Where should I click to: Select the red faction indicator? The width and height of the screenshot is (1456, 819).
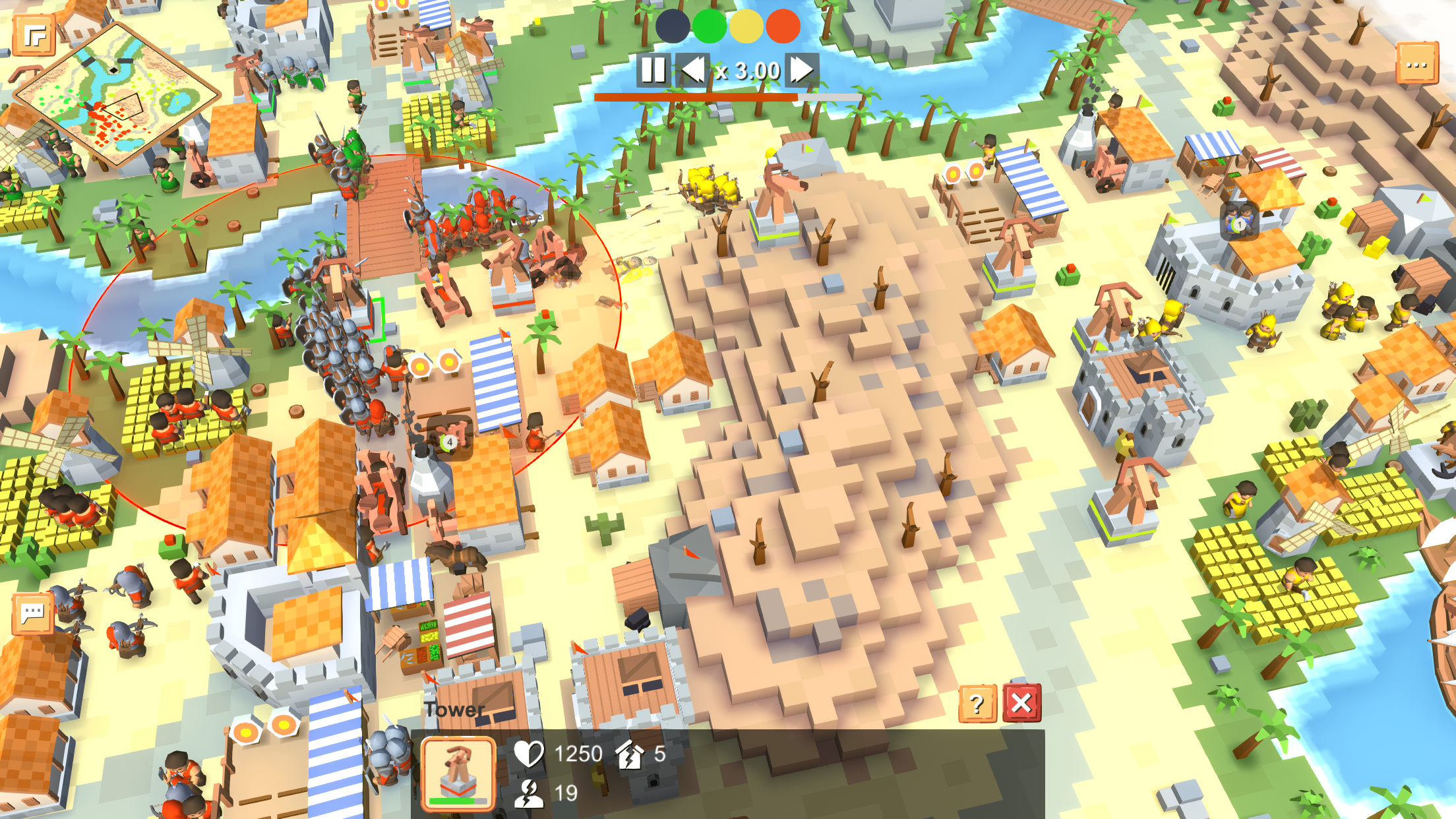point(783,28)
